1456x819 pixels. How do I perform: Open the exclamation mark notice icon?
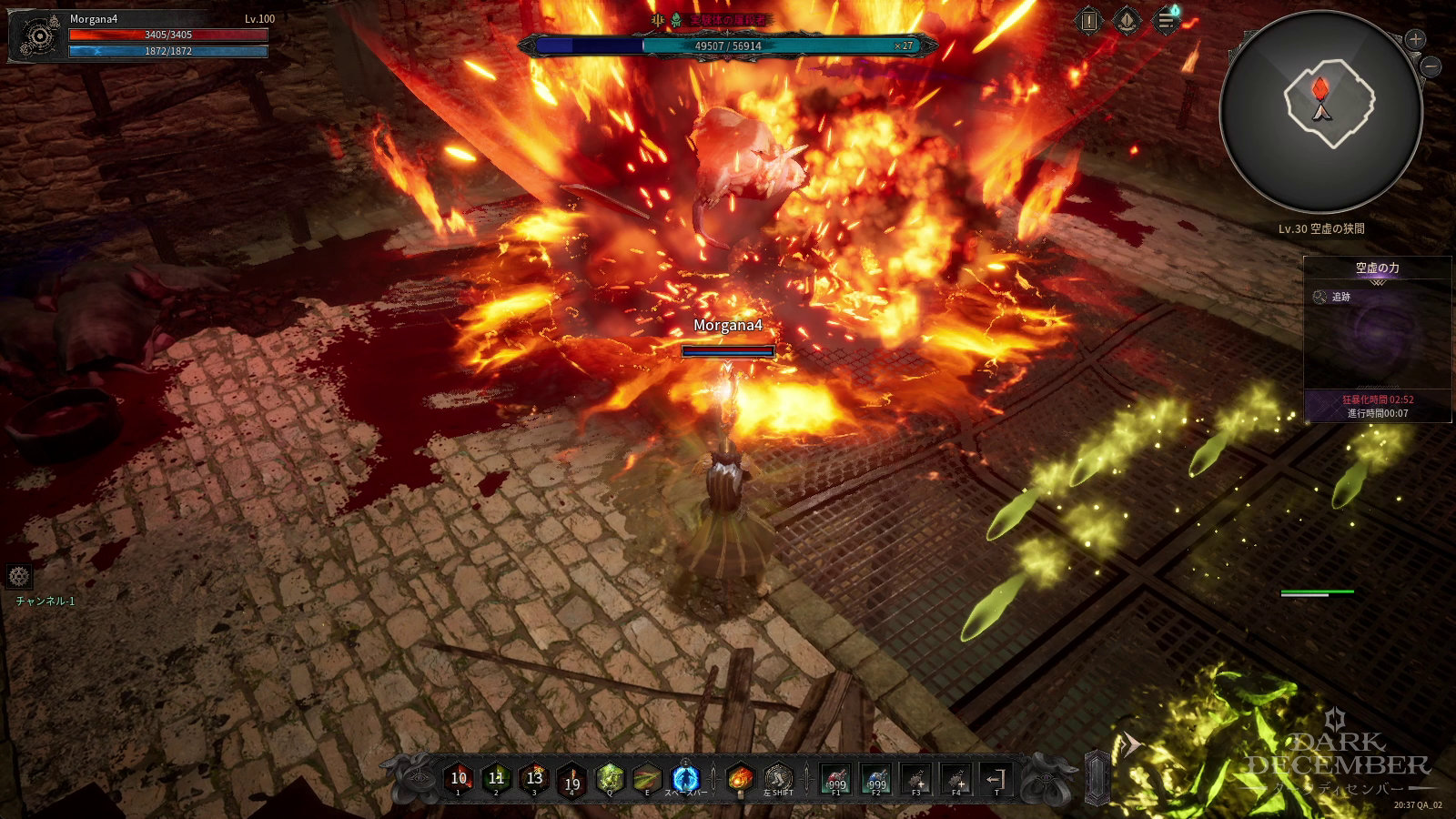(x=1088, y=21)
